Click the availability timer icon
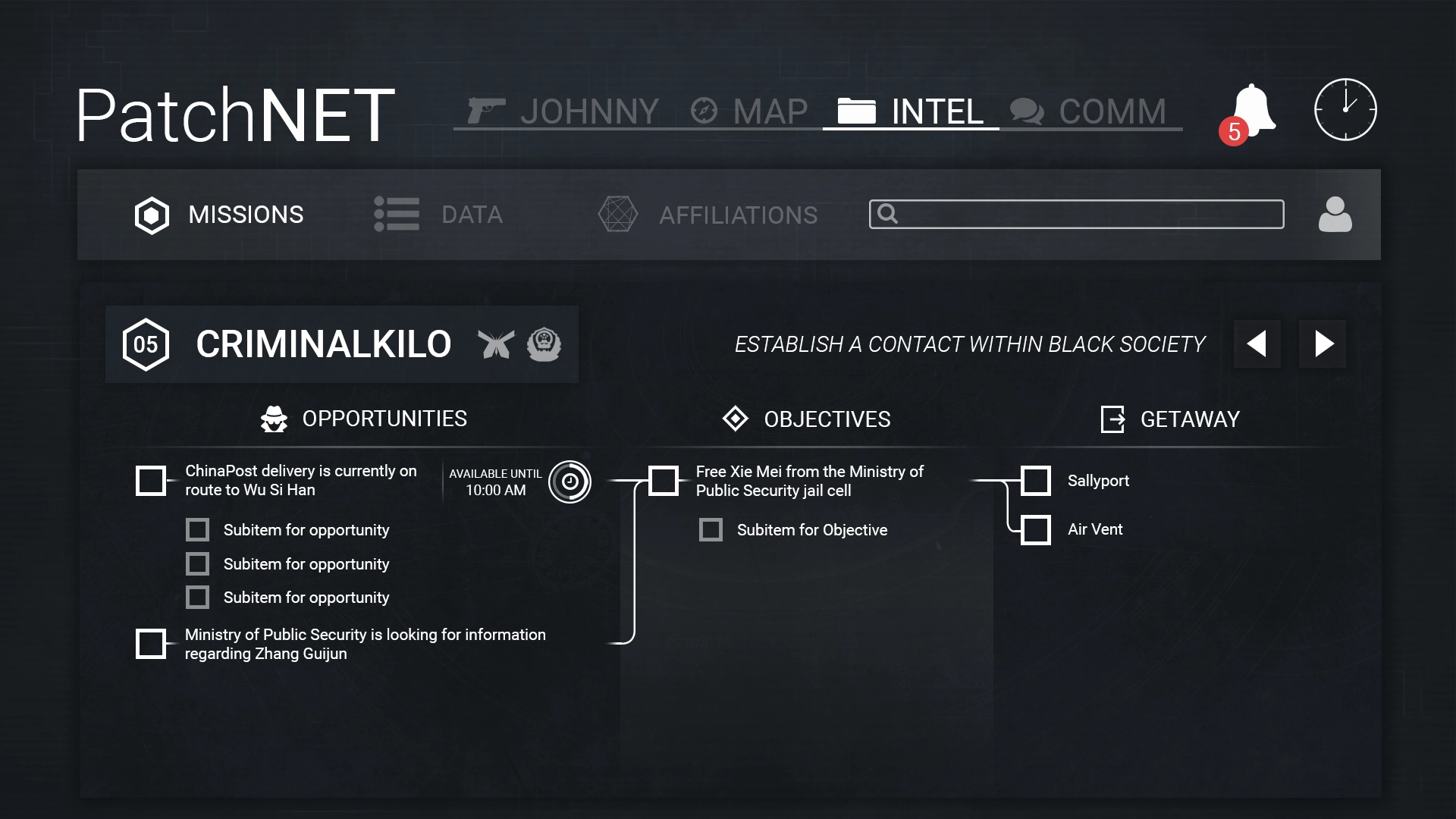The image size is (1456, 819). (570, 482)
